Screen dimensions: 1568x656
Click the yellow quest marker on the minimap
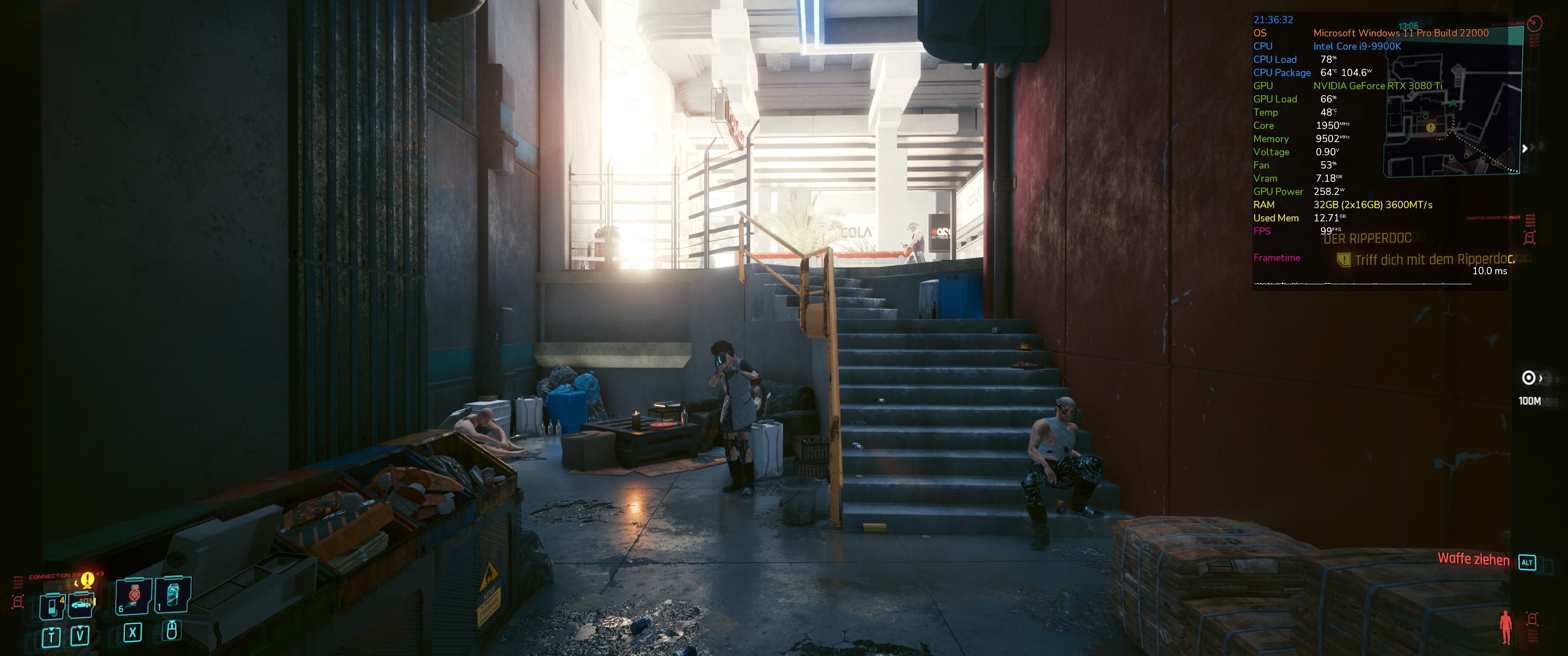[x=1430, y=128]
